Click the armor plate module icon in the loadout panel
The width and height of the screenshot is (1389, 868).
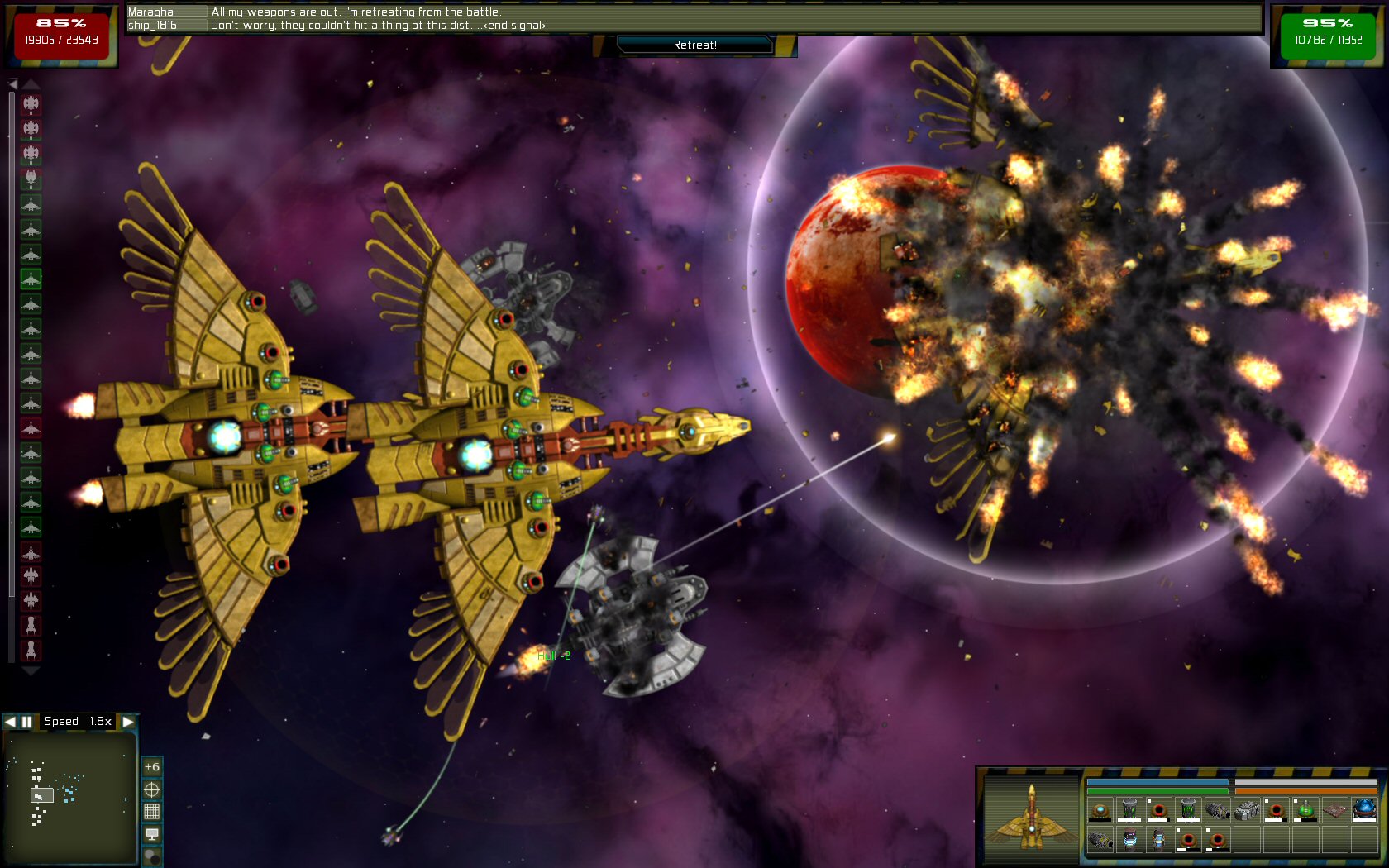click(1334, 811)
